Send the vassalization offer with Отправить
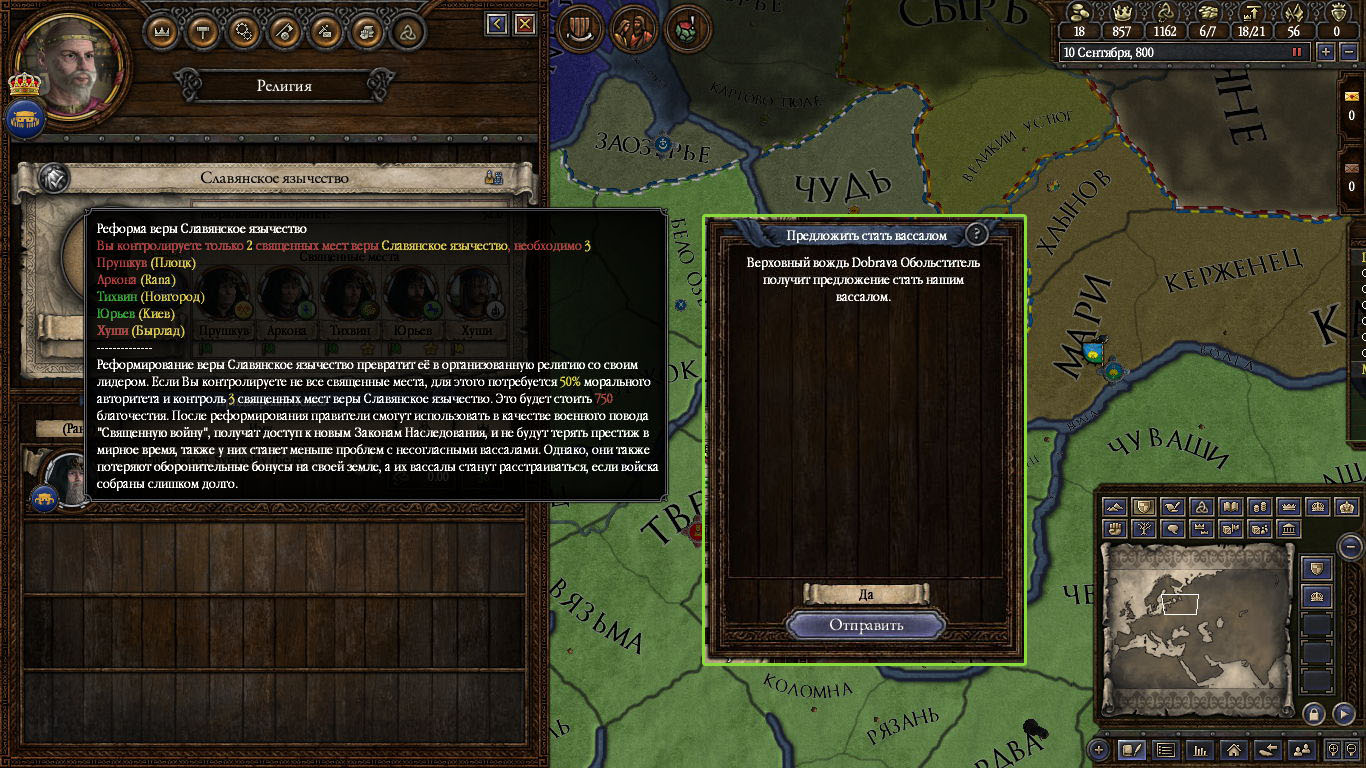The image size is (1366, 768). (x=865, y=625)
